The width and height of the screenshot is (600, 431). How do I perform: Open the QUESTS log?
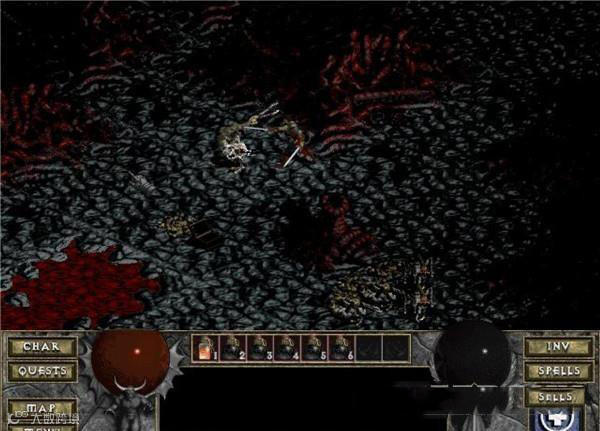coord(42,371)
